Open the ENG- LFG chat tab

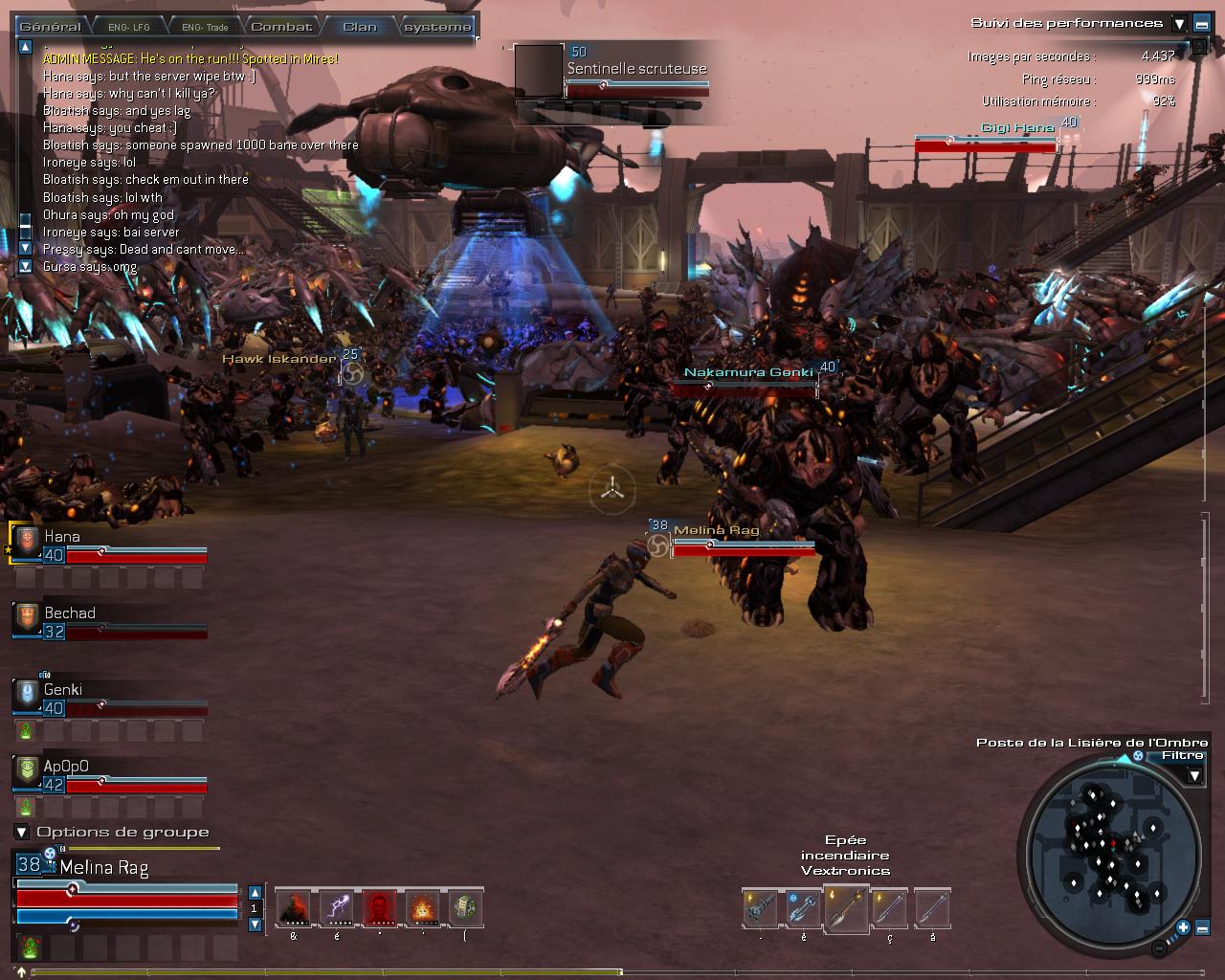coord(125,27)
